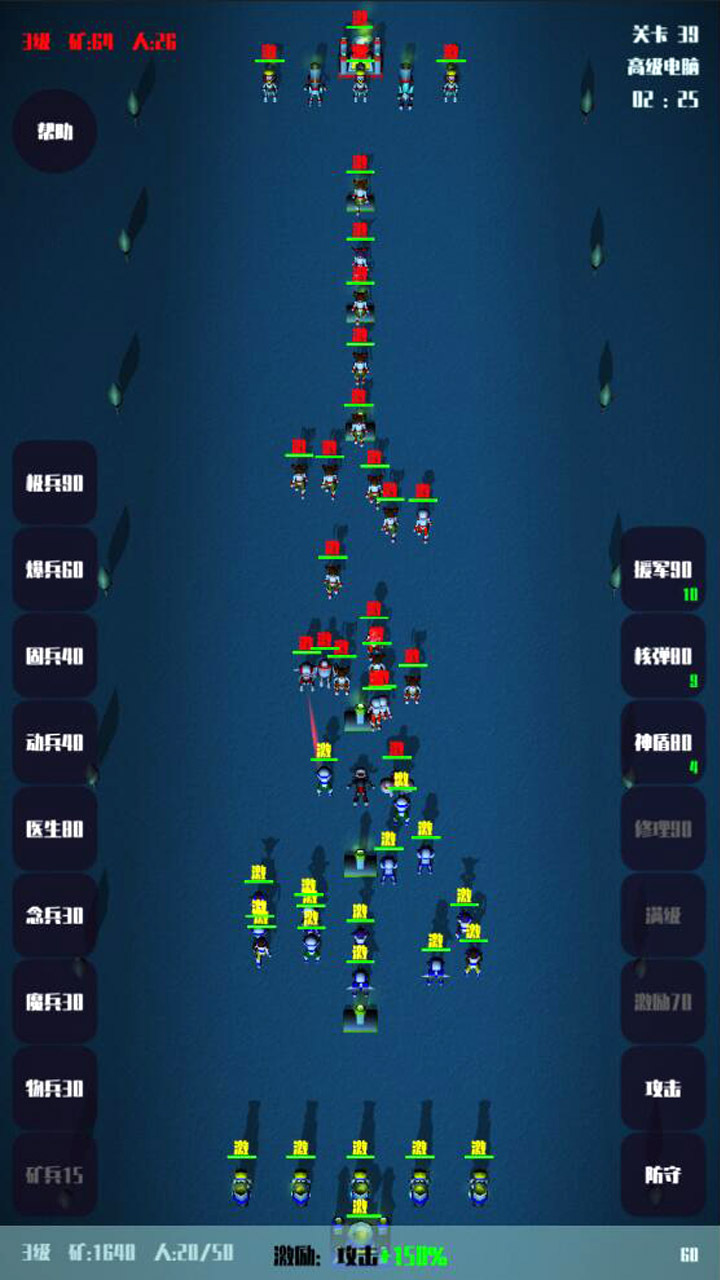The height and width of the screenshot is (1280, 720).
Task: Recruit a 医生80 medic
Action: 55,829
